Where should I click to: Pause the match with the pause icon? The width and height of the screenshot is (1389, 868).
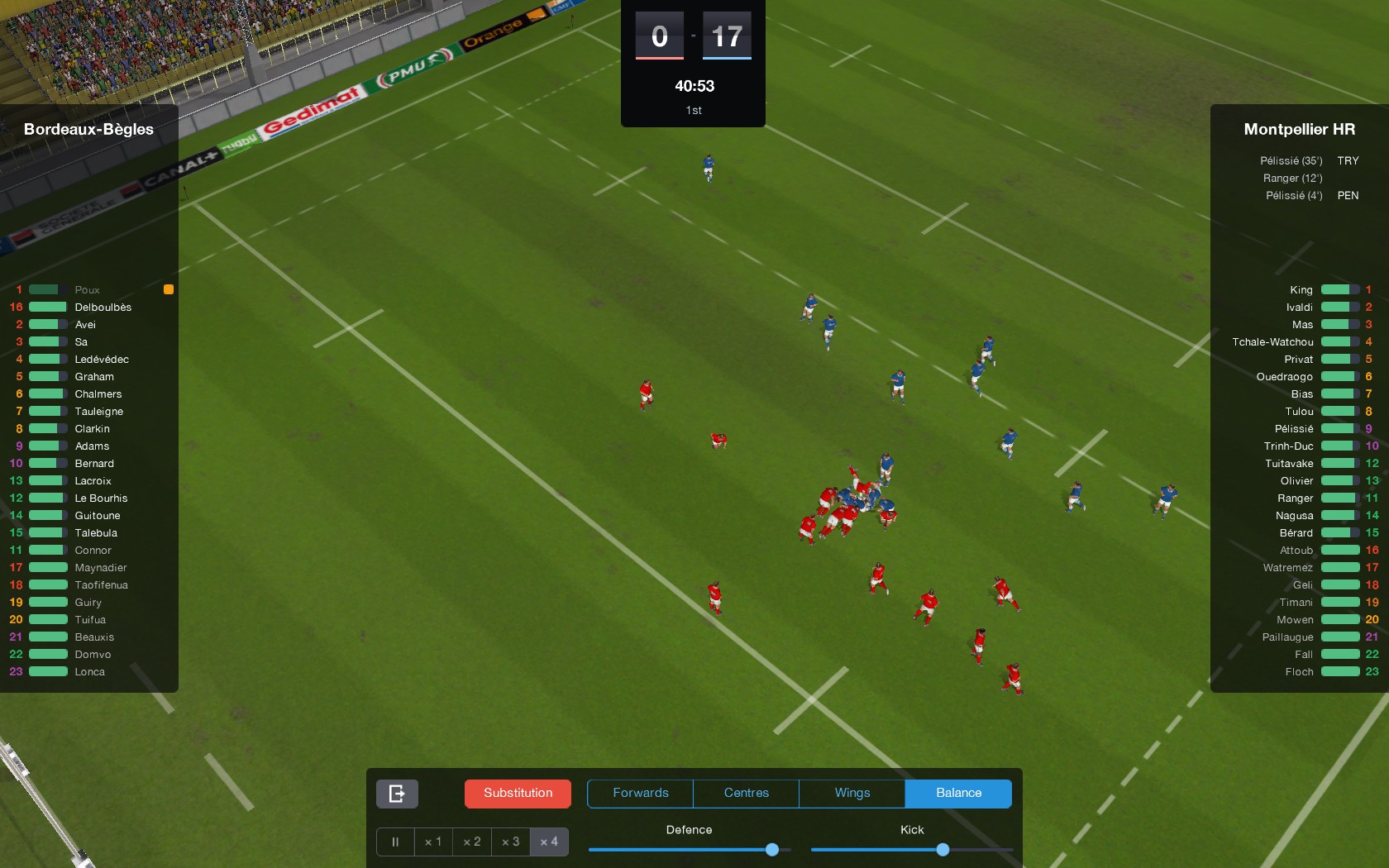pos(394,842)
